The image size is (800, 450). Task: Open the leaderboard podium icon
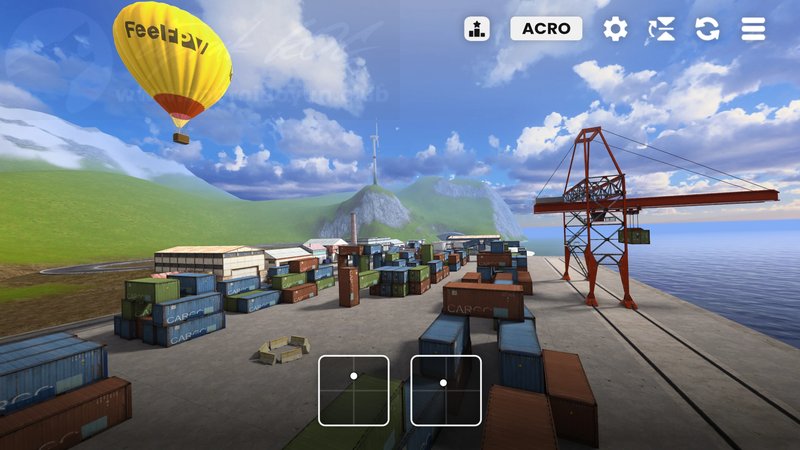tap(477, 28)
